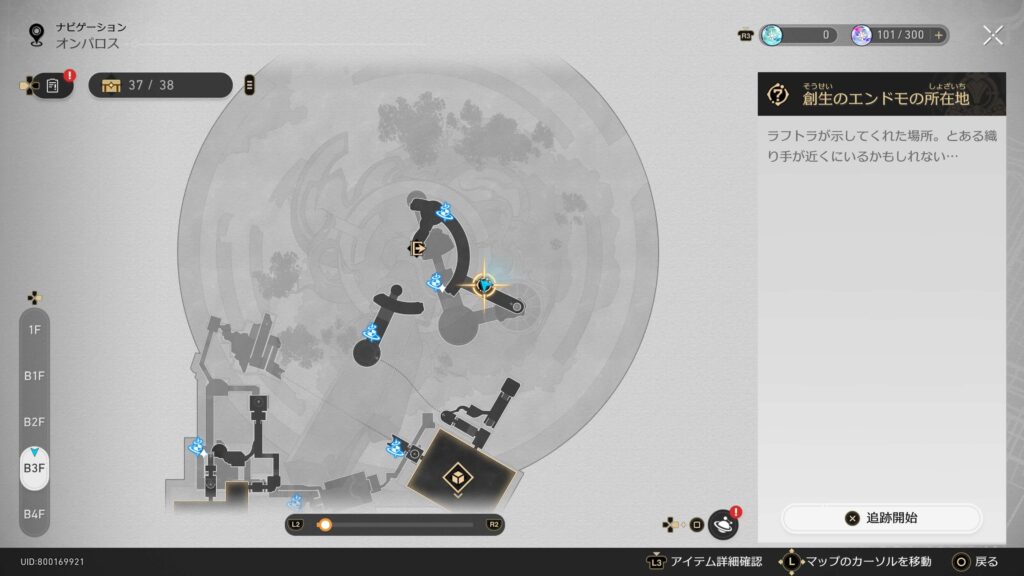Choose the B3F floor
The width and height of the screenshot is (1024, 576).
click(34, 468)
